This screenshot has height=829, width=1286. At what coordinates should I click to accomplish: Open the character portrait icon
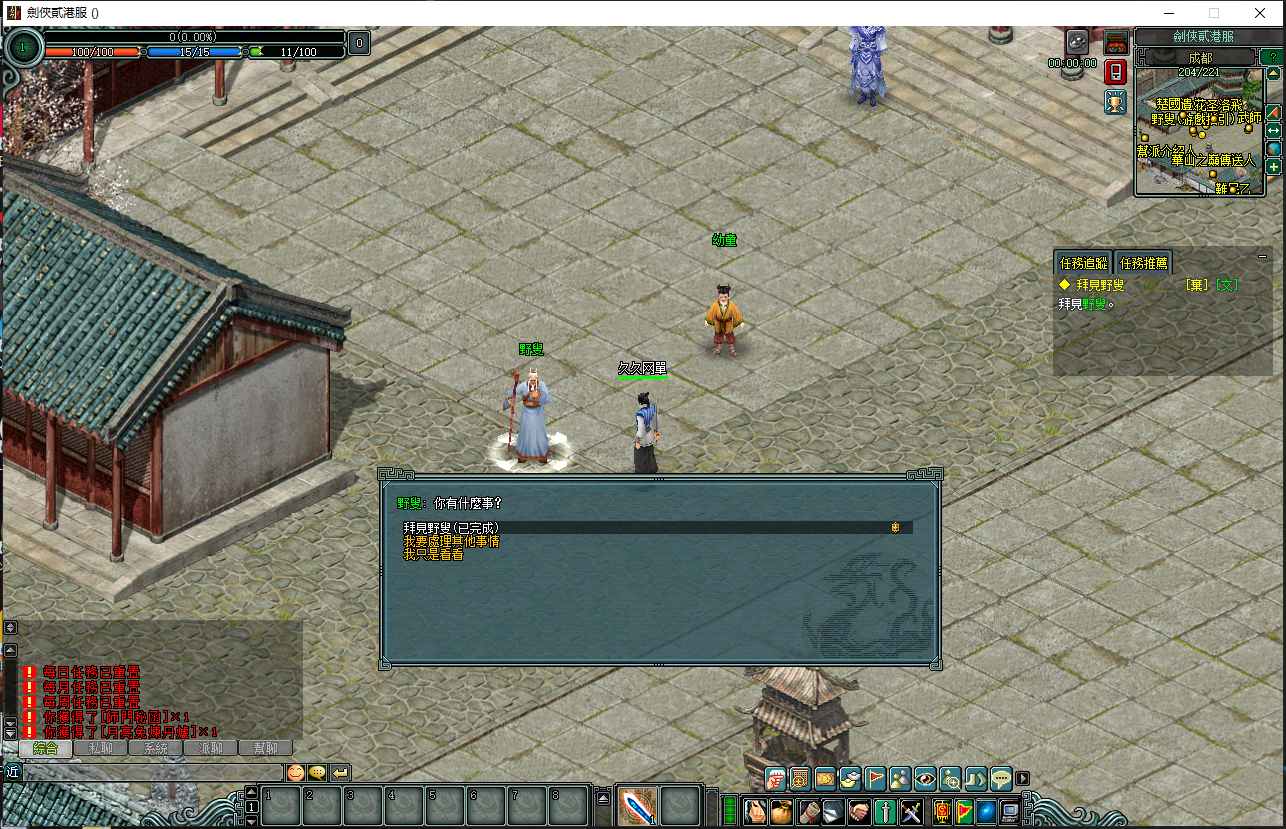[x=755, y=810]
